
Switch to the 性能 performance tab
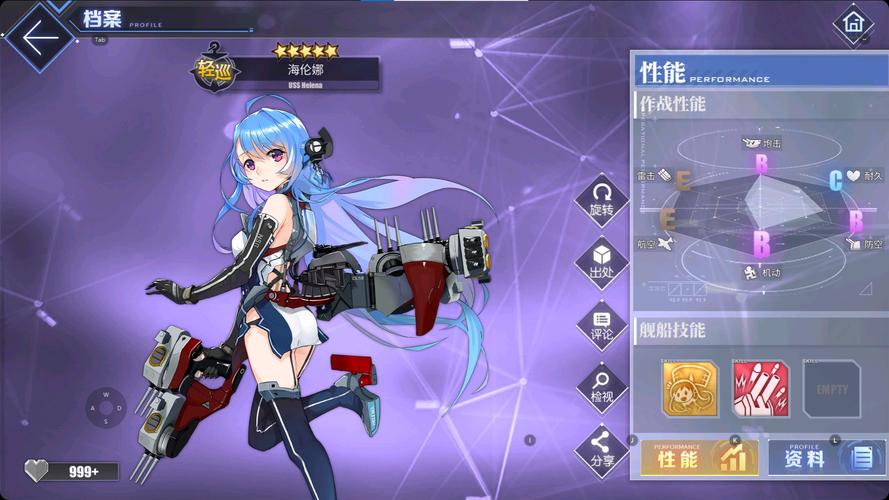(697, 458)
